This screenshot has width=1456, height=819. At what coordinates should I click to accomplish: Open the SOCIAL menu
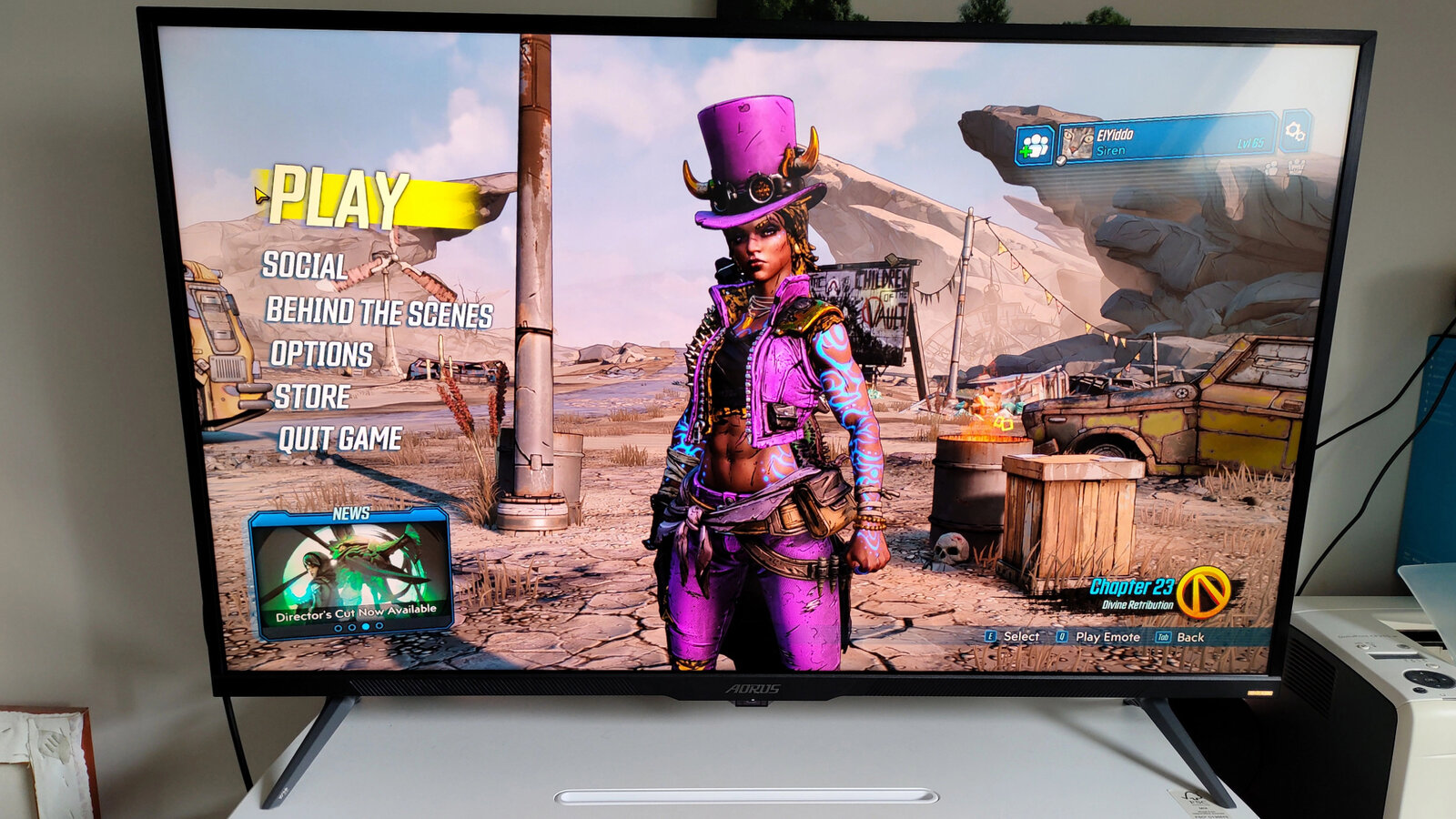(304, 266)
